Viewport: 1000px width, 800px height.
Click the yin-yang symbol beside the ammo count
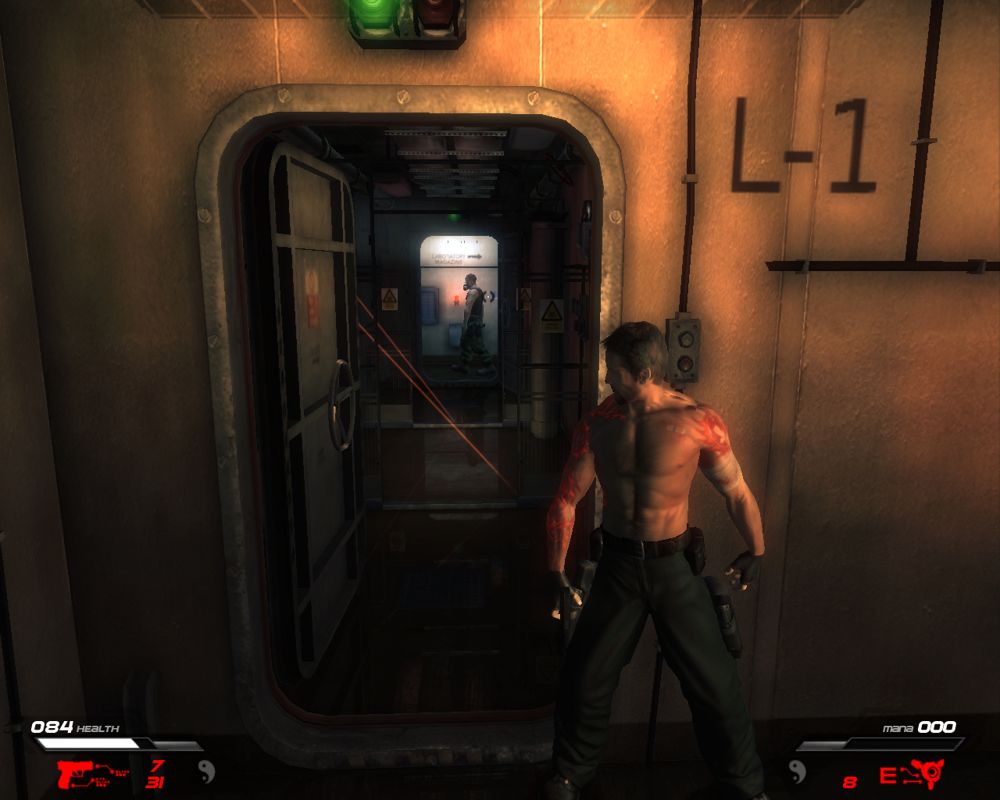pos(205,773)
